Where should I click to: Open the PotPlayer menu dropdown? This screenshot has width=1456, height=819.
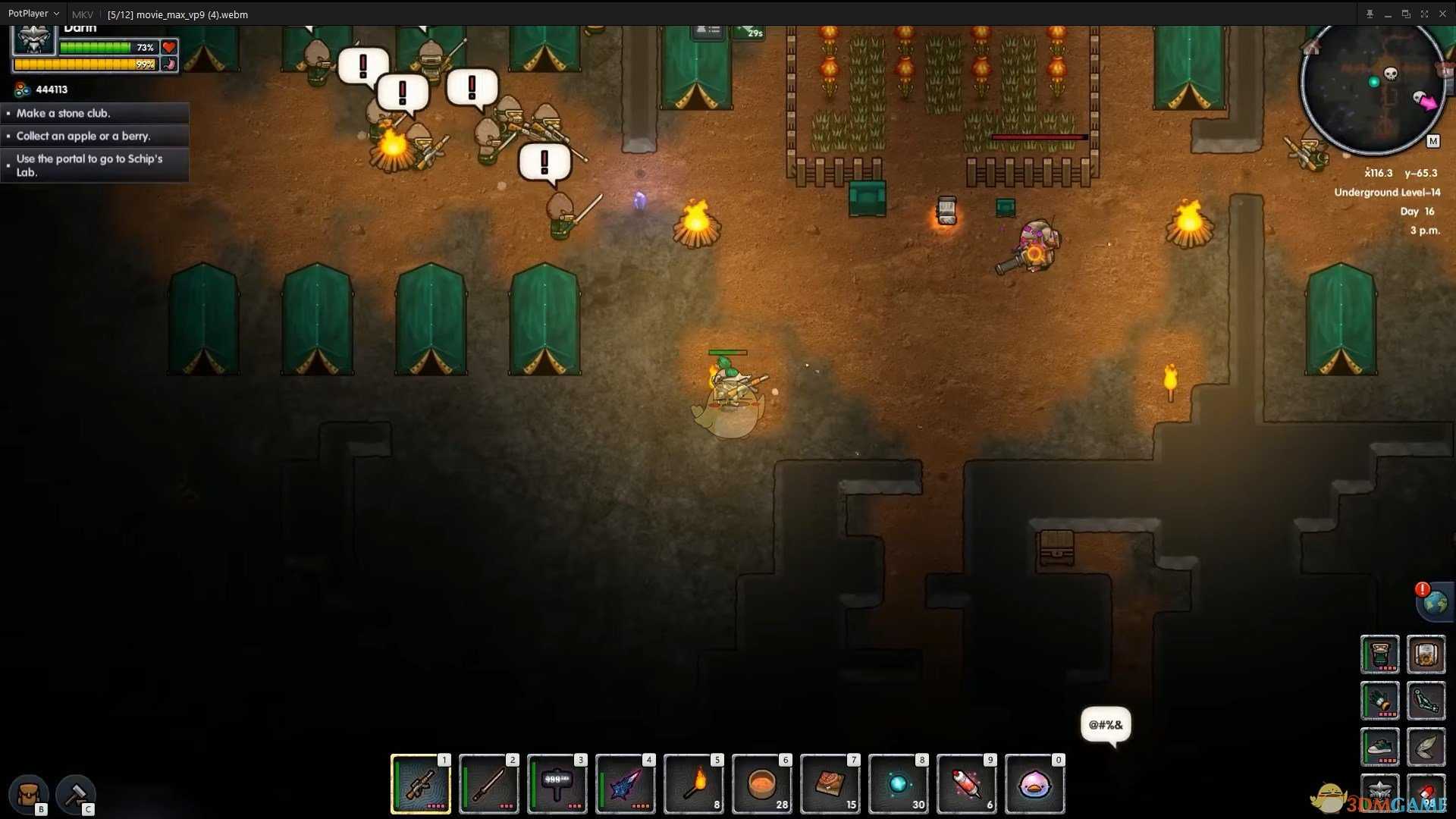pyautogui.click(x=33, y=14)
